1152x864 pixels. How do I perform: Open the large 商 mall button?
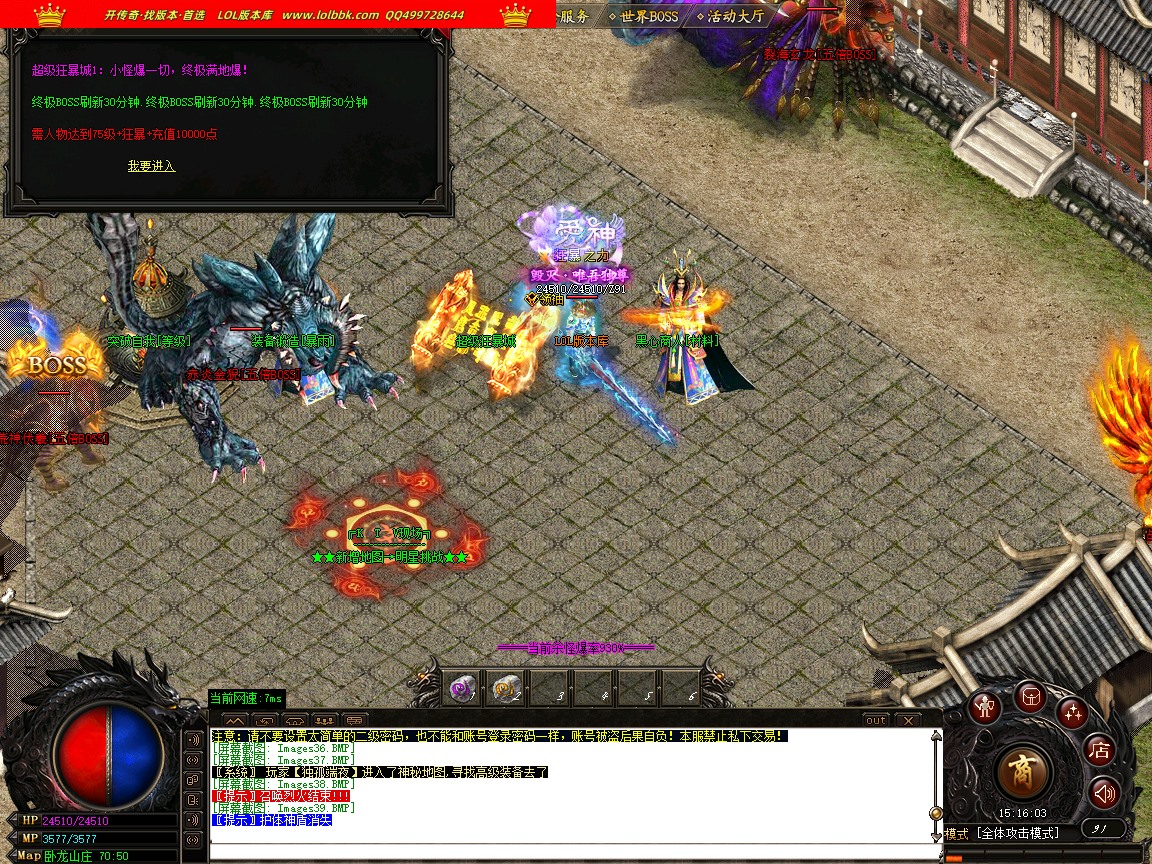tap(1023, 771)
